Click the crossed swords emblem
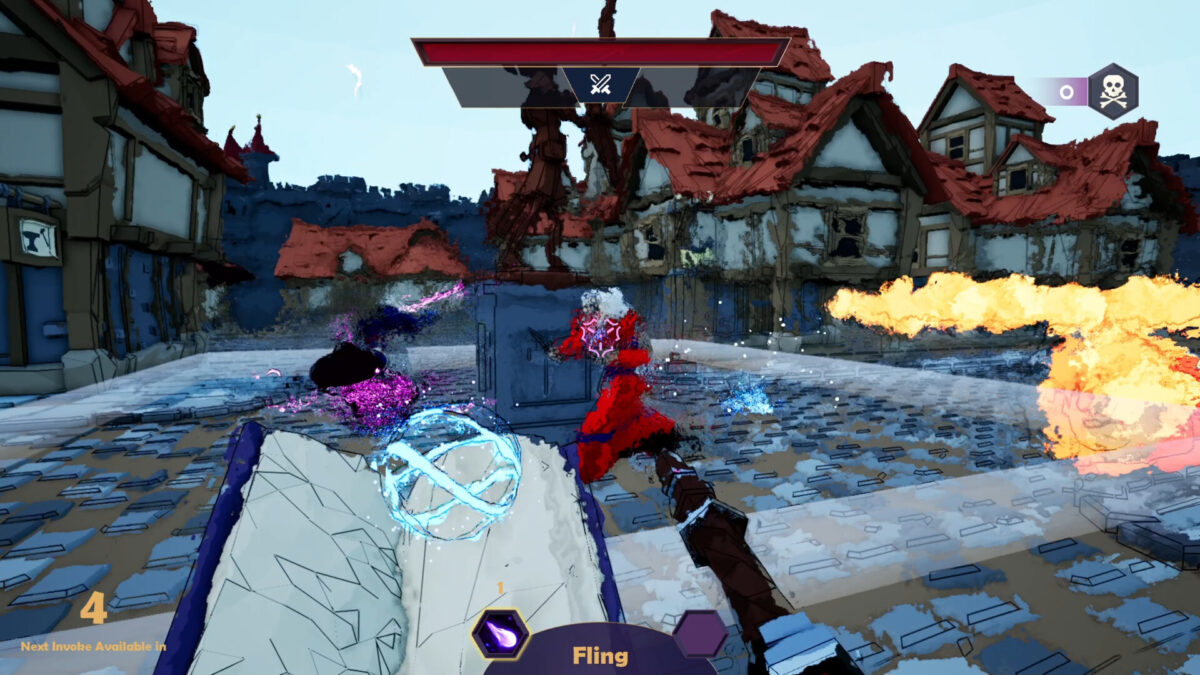The height and width of the screenshot is (675, 1200). 600,85
